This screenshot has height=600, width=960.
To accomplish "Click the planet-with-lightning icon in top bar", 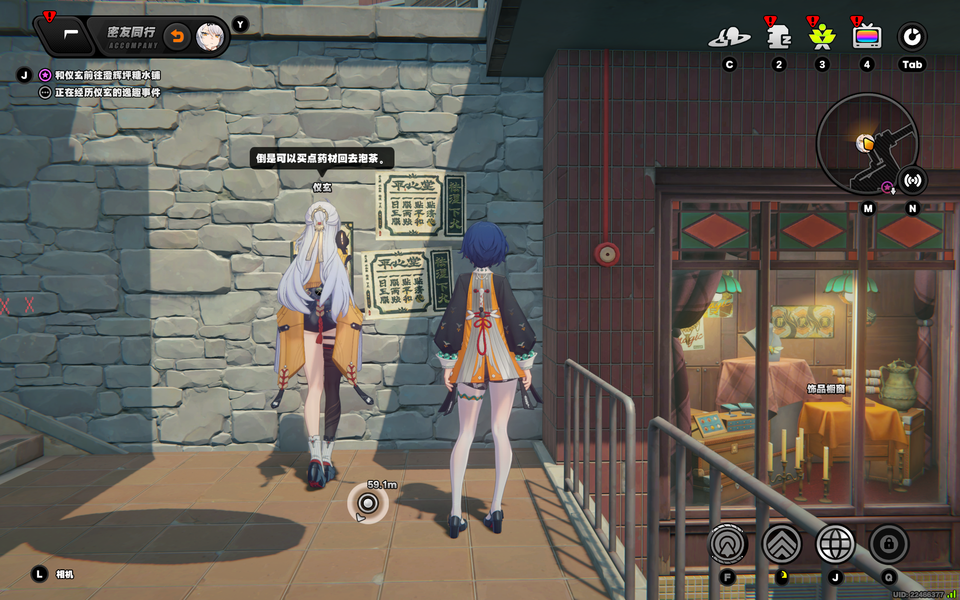I will (729, 38).
